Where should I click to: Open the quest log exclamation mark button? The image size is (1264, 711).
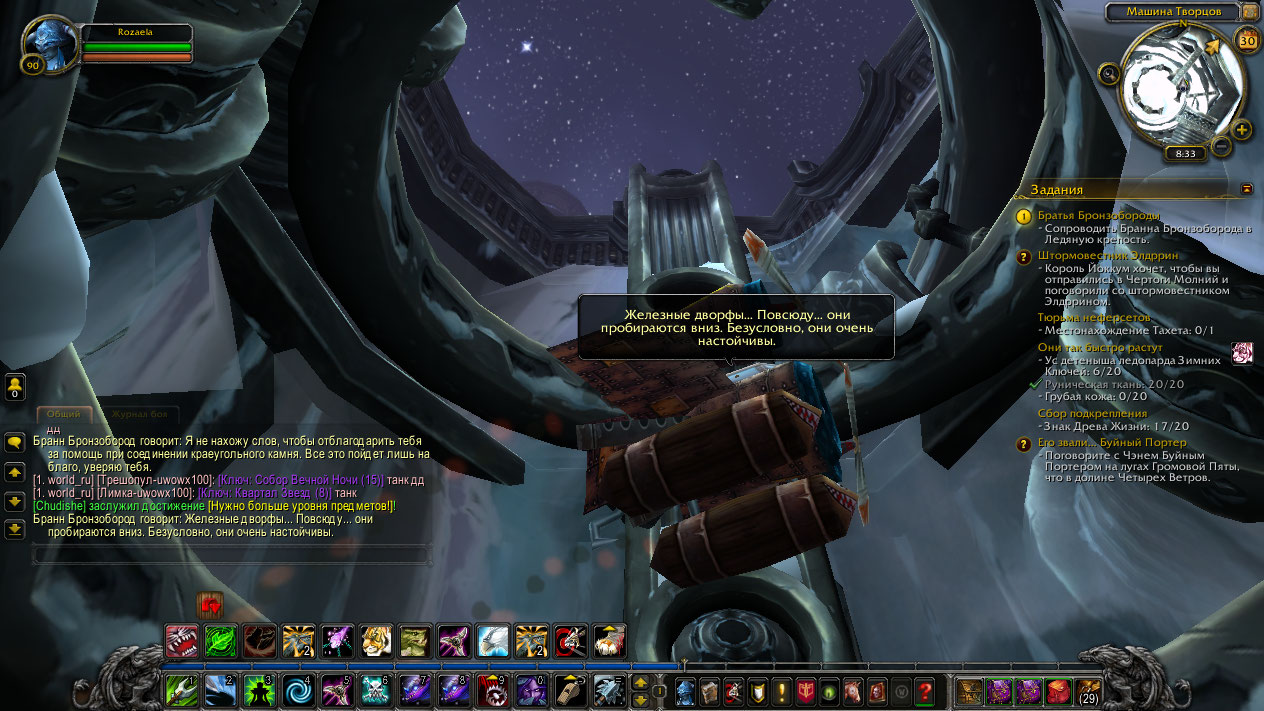(x=782, y=691)
